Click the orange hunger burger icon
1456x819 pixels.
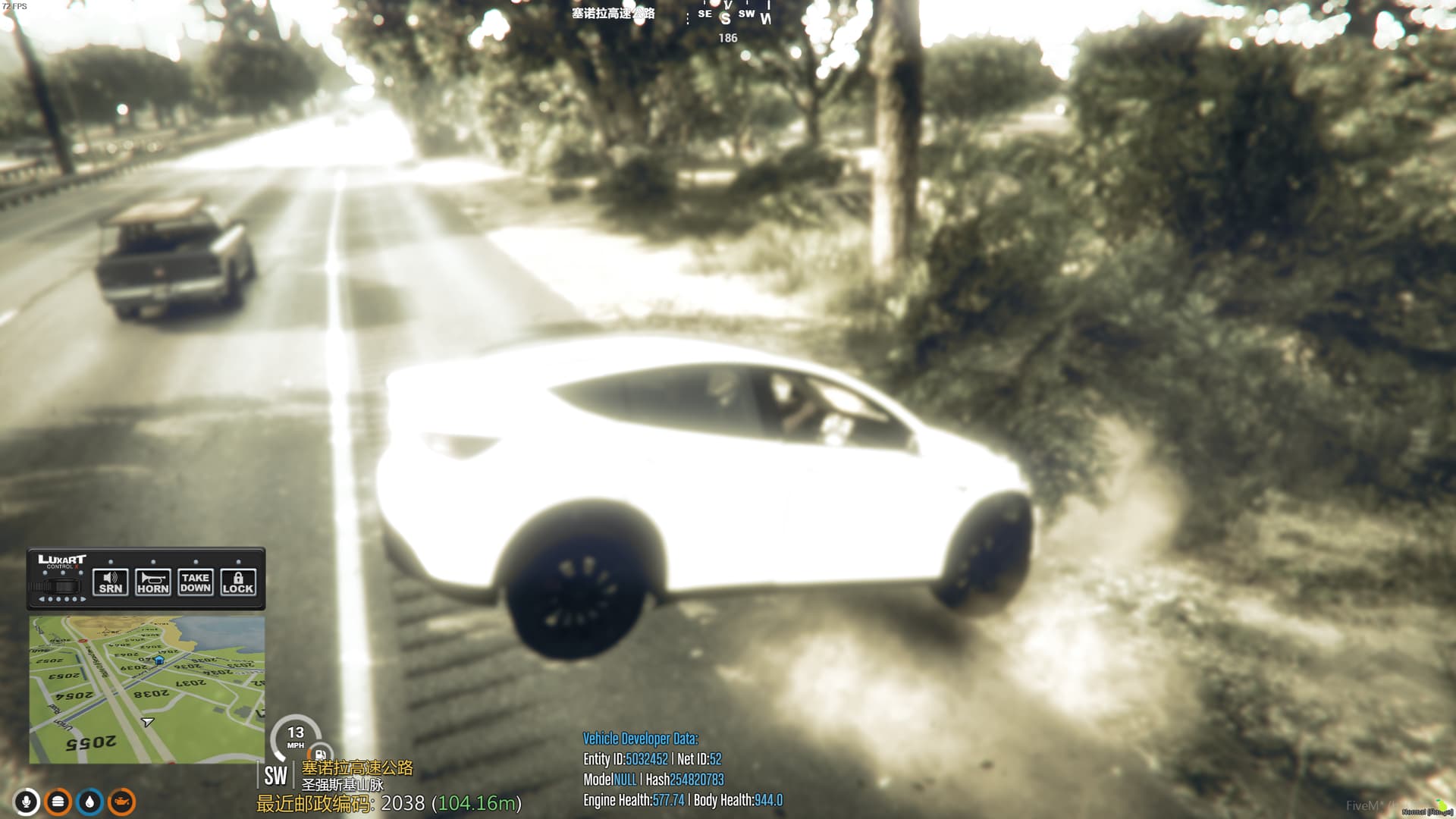(58, 801)
